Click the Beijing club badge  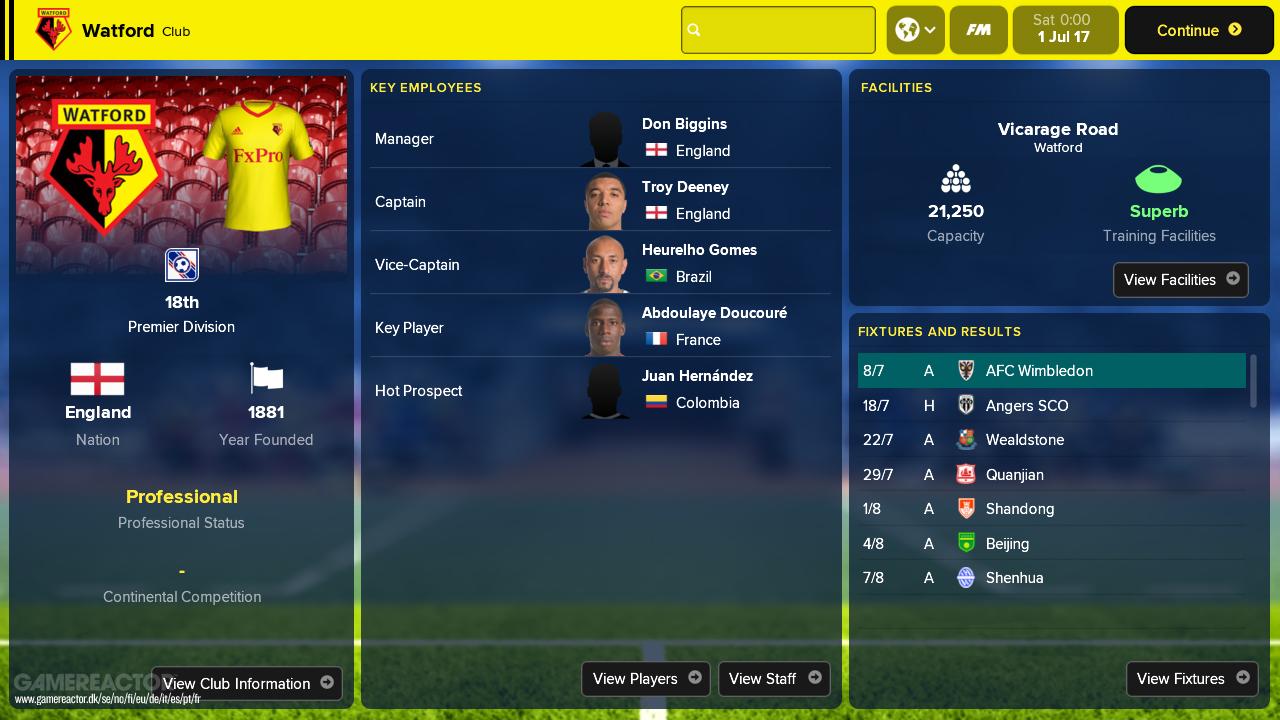pyautogui.click(x=966, y=543)
